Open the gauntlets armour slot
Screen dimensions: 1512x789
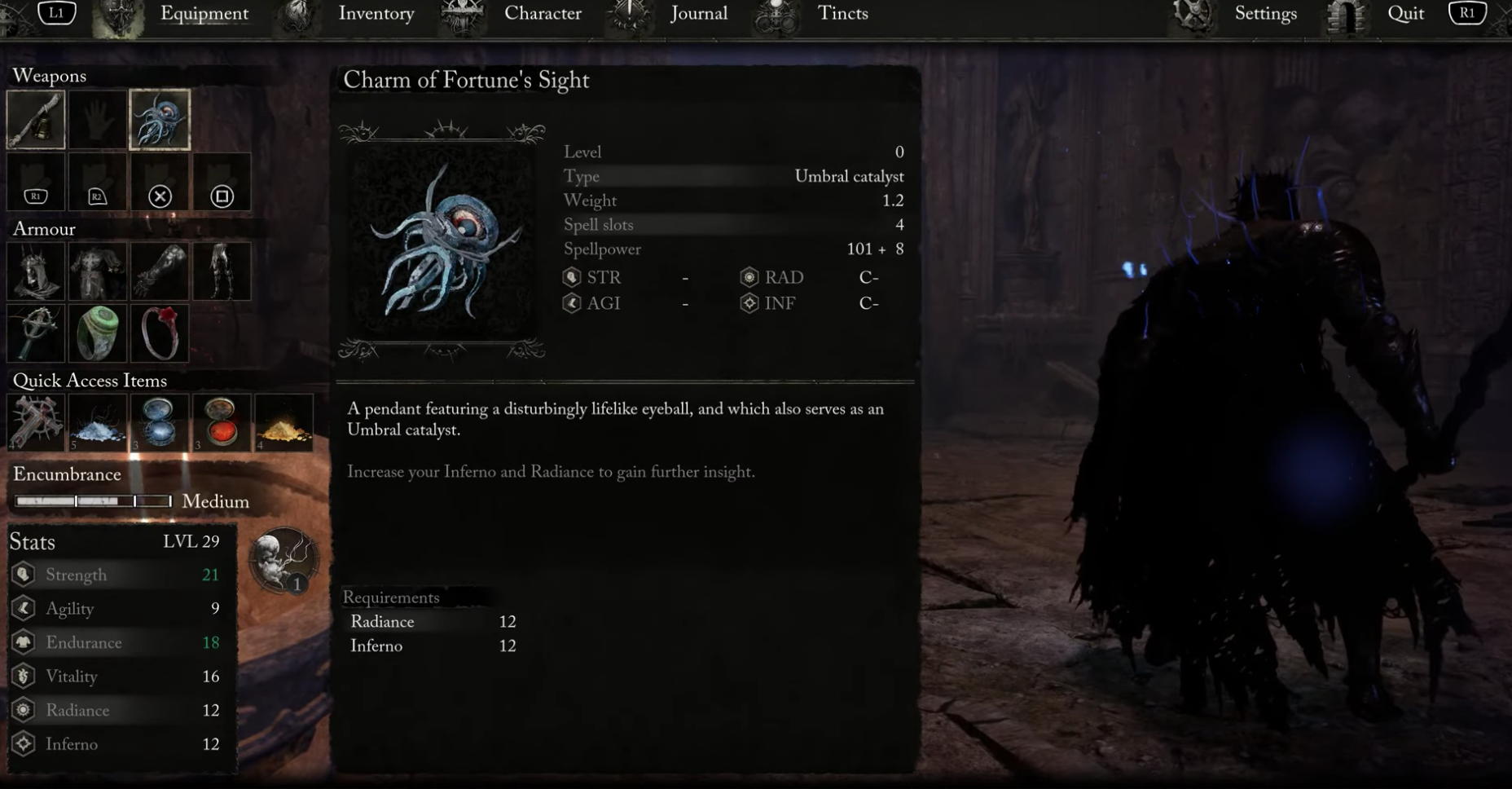point(160,271)
